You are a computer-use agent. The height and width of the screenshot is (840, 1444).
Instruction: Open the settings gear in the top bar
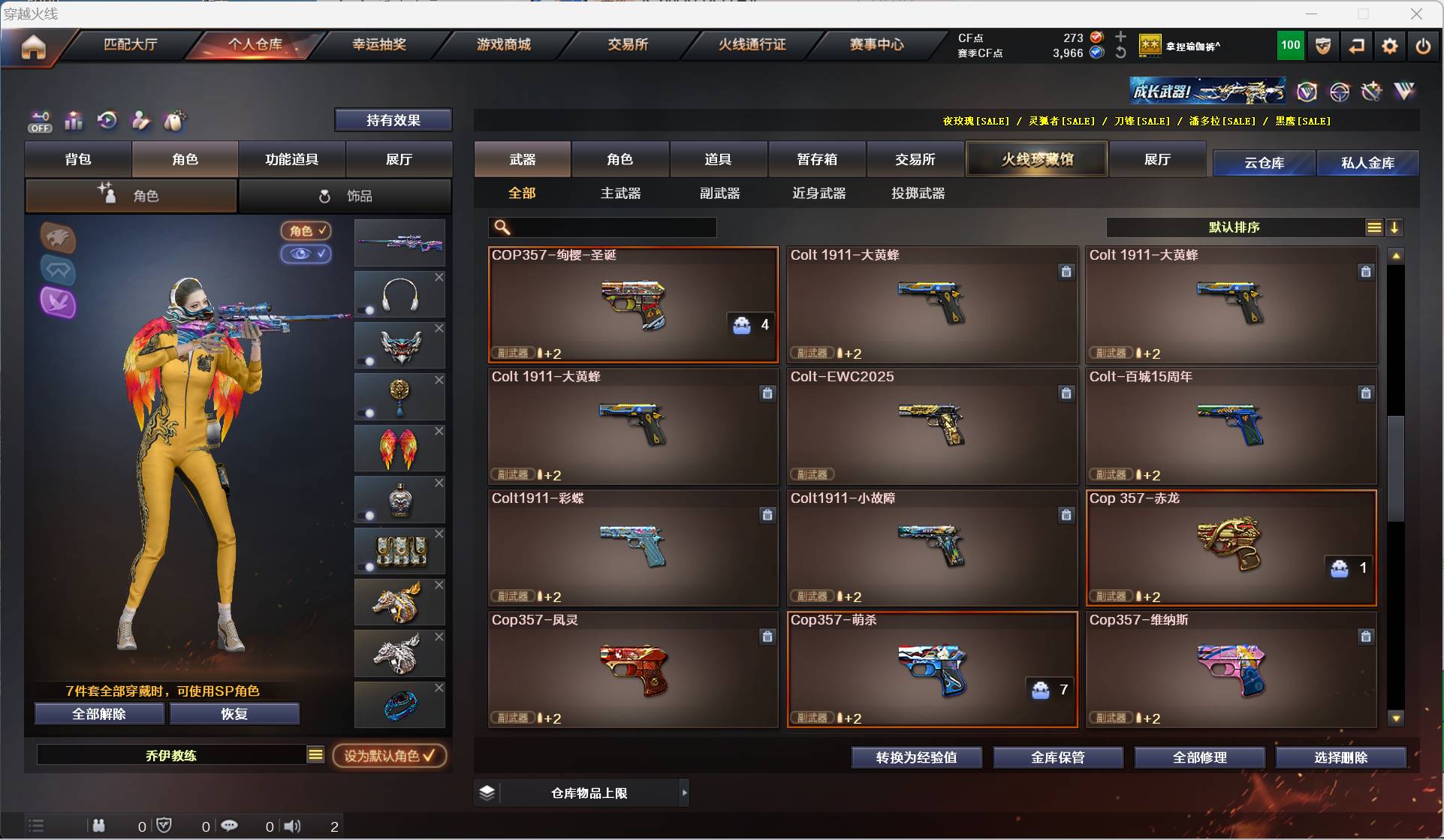(1388, 46)
